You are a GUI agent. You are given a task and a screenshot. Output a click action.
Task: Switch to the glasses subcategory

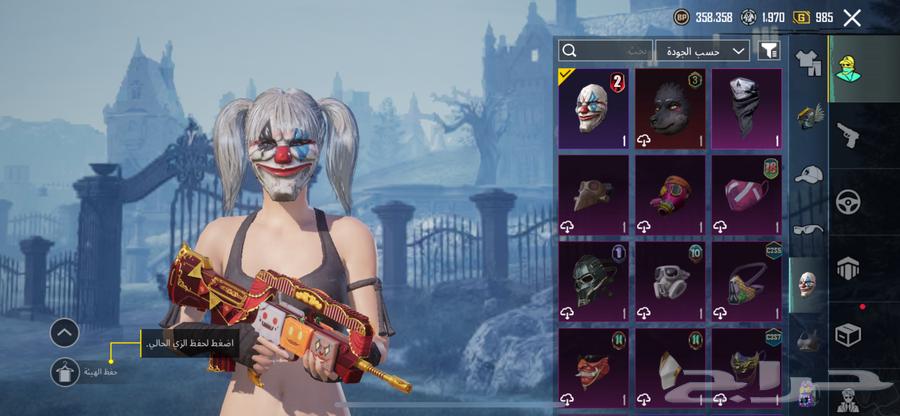point(808,229)
